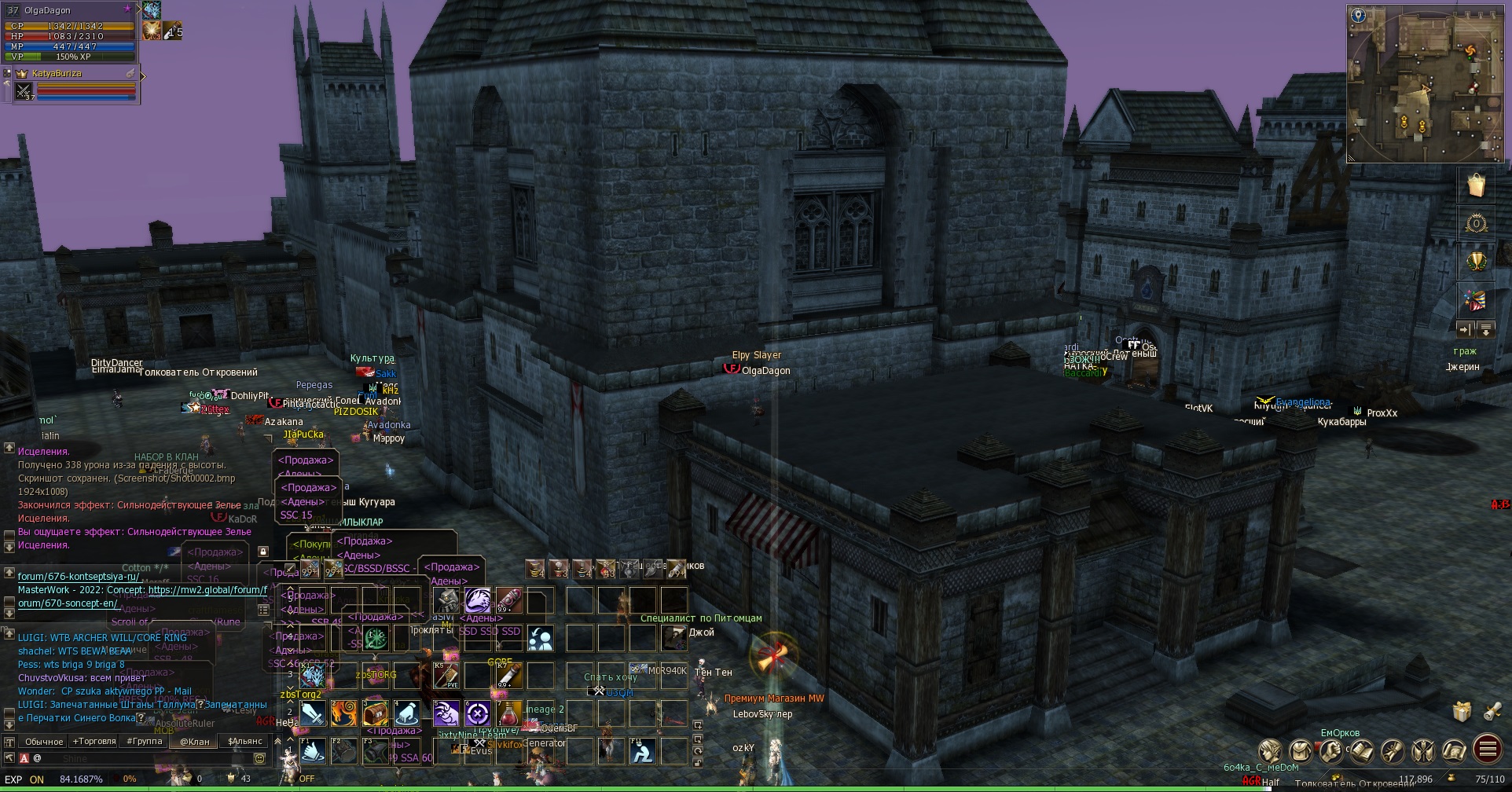This screenshot has width=1512, height=792.
Task: Open the clan banners icon
Action: [1423, 751]
